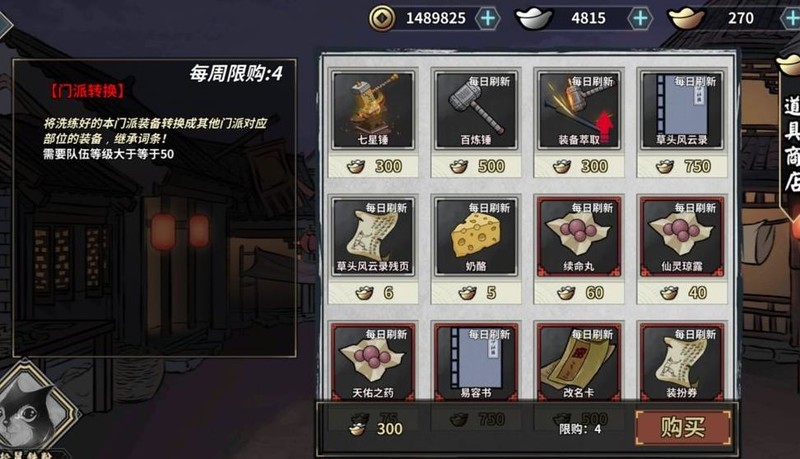Select the 改名卡 rename card
The height and width of the screenshot is (459, 800).
click(578, 360)
